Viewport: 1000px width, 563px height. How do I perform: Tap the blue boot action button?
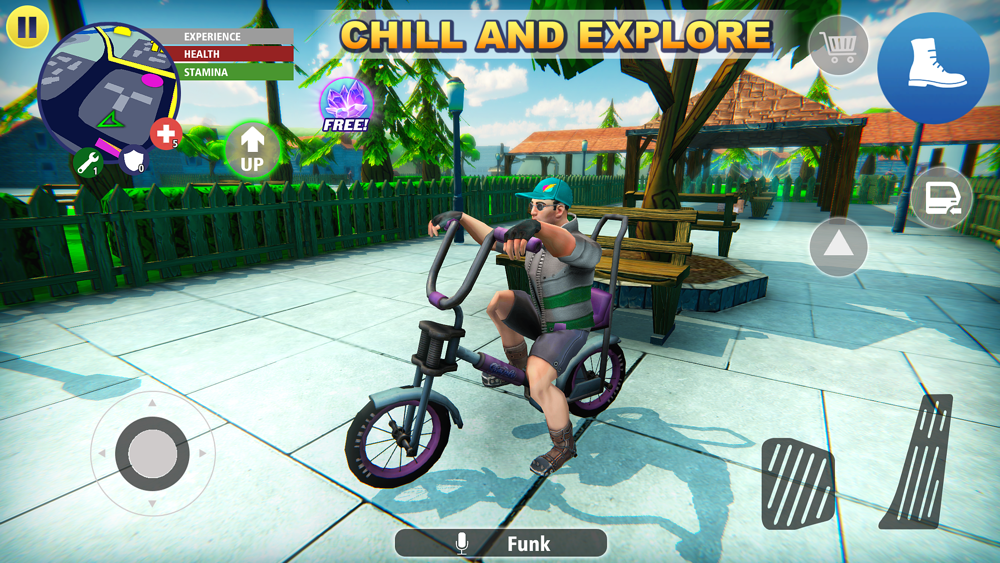[x=933, y=67]
